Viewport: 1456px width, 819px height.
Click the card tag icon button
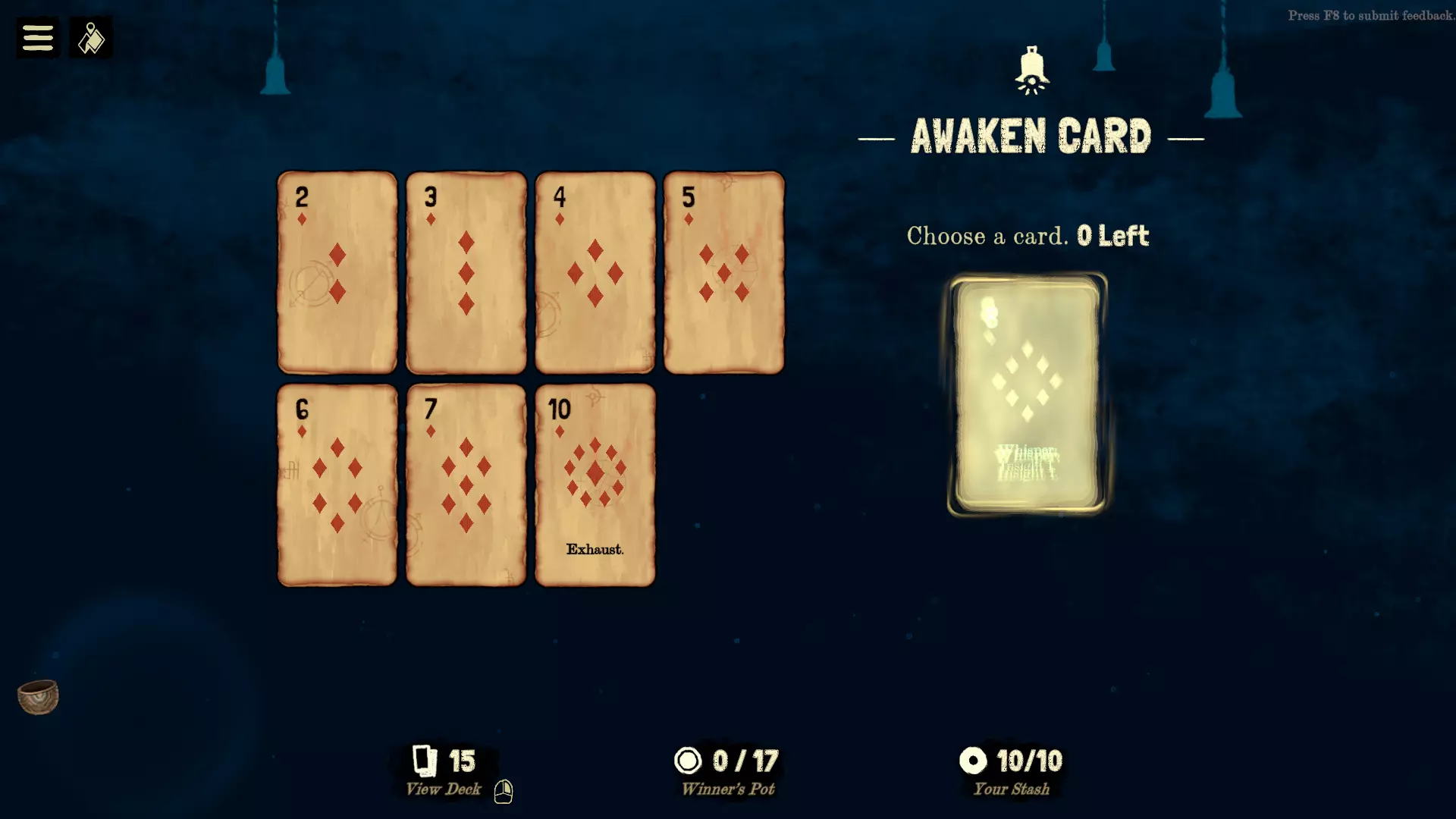pyautogui.click(x=91, y=37)
